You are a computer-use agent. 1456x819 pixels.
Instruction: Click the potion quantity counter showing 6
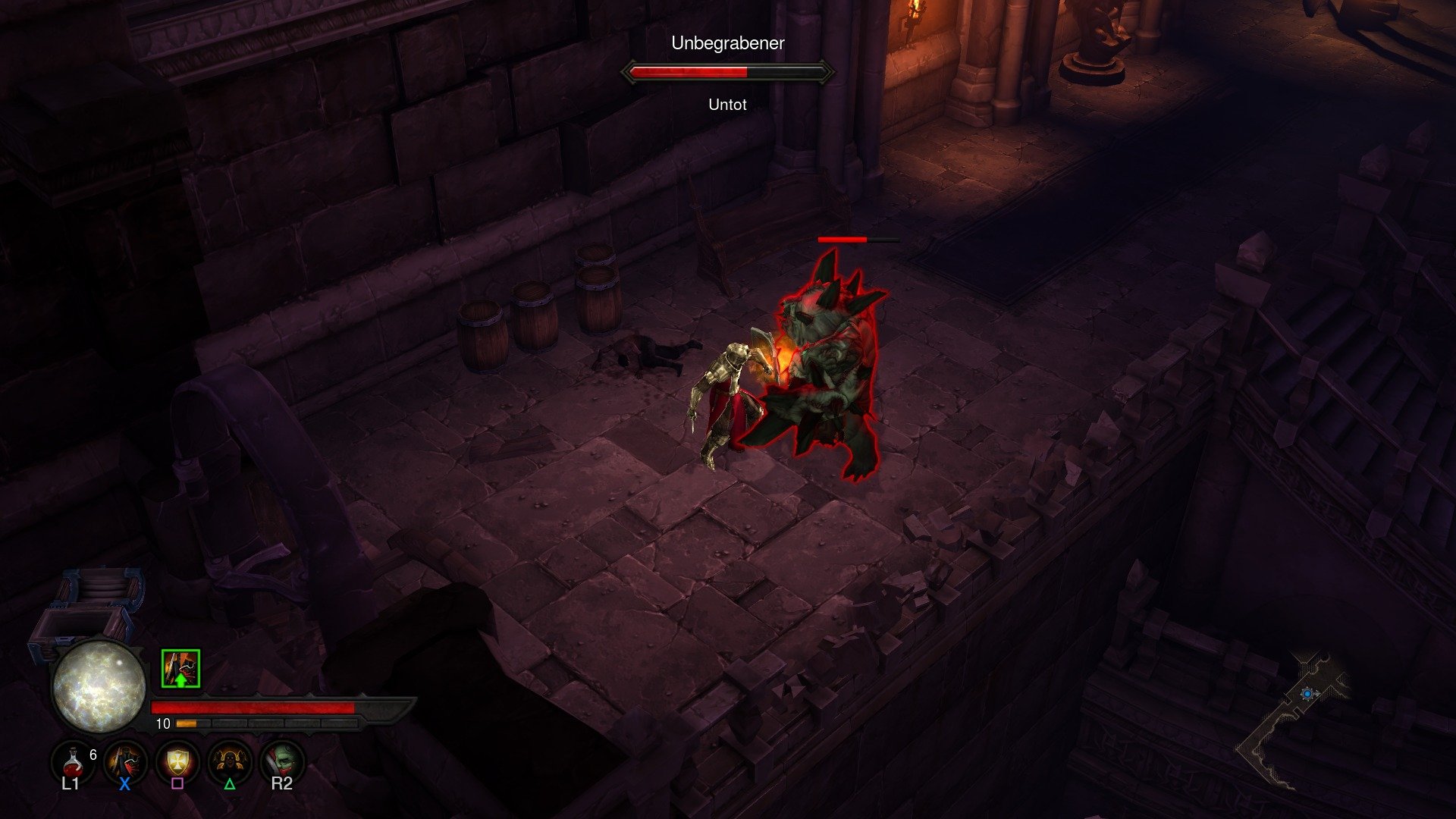point(93,754)
